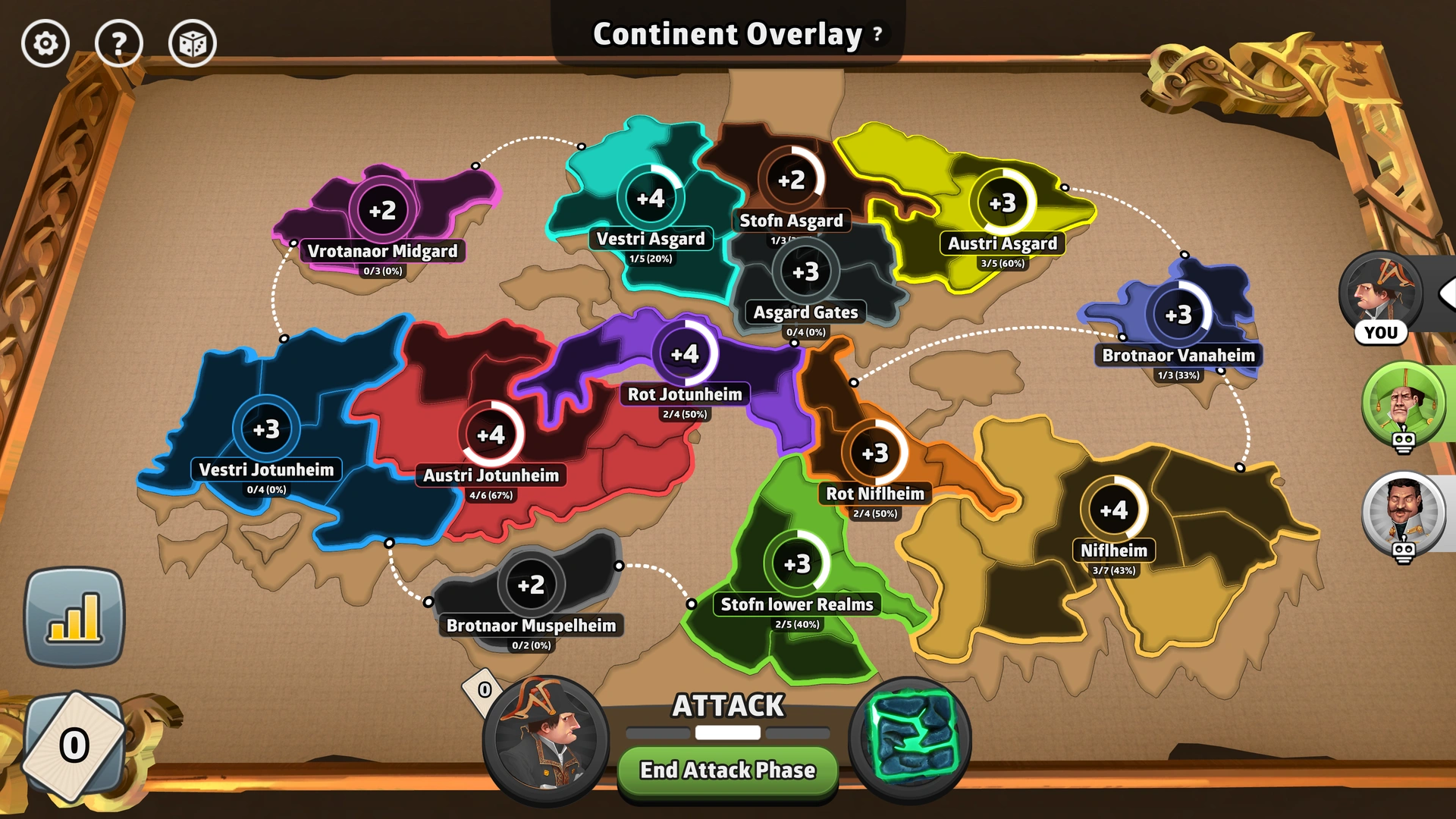Screen dimensions: 1456x819
Task: Open the settings gear menu
Action: (x=44, y=43)
